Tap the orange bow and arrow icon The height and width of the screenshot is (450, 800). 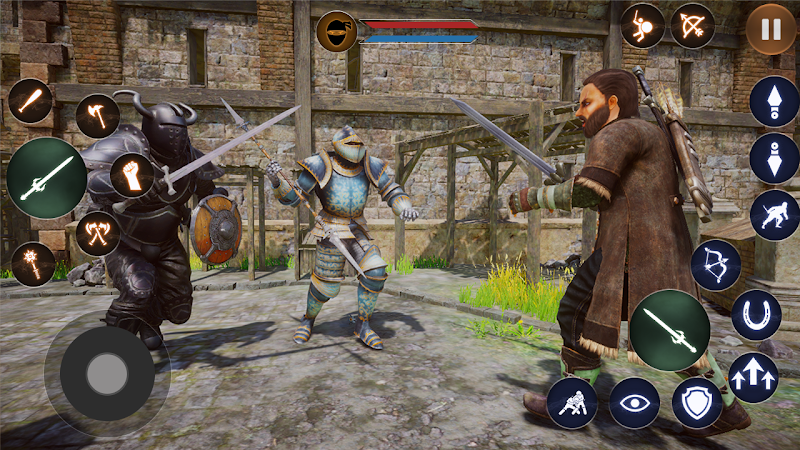[692, 25]
